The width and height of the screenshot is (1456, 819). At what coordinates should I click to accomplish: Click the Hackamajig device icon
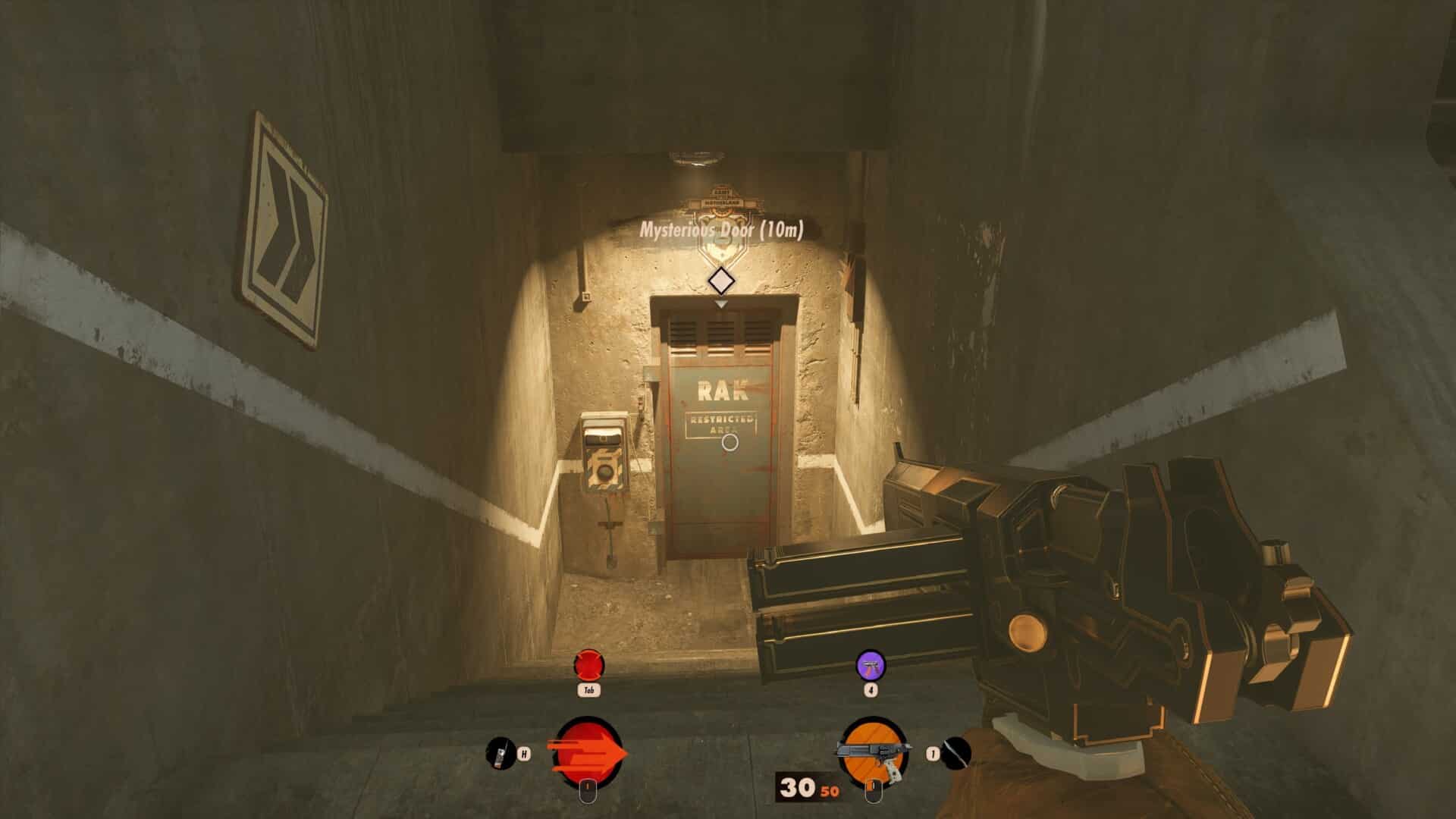pyautogui.click(x=500, y=754)
